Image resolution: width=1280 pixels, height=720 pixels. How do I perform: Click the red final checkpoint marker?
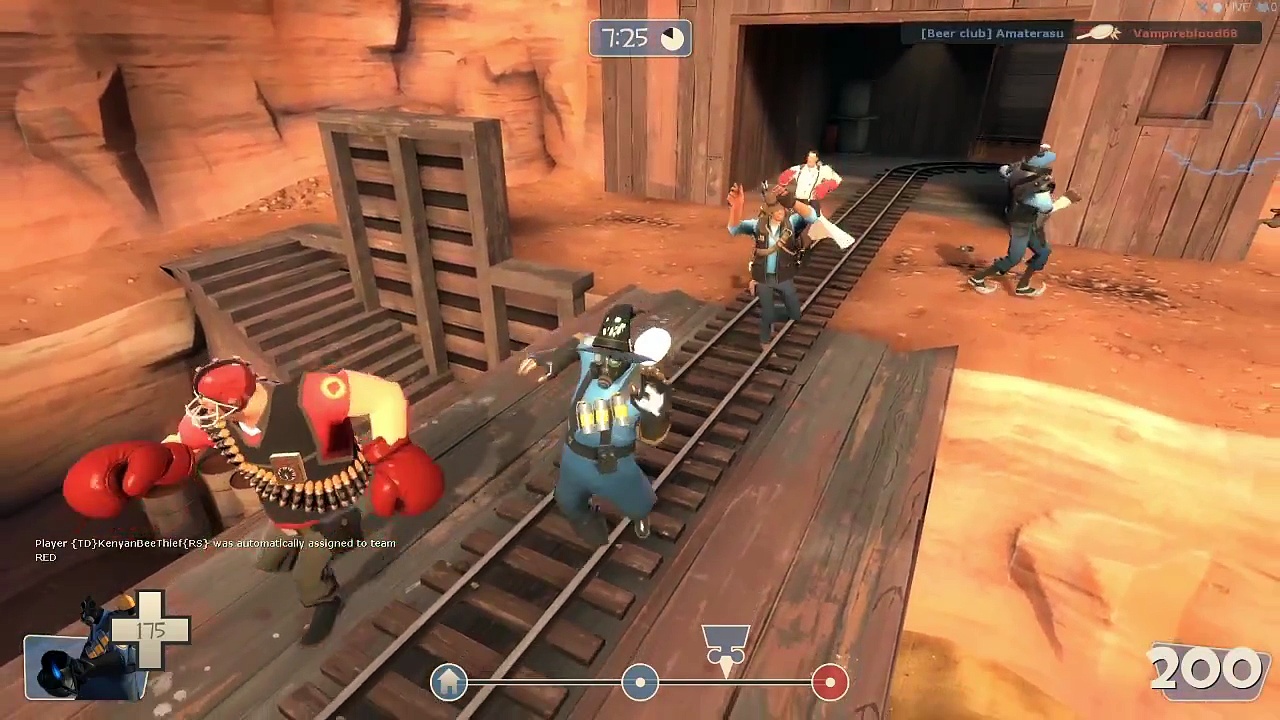[829, 682]
